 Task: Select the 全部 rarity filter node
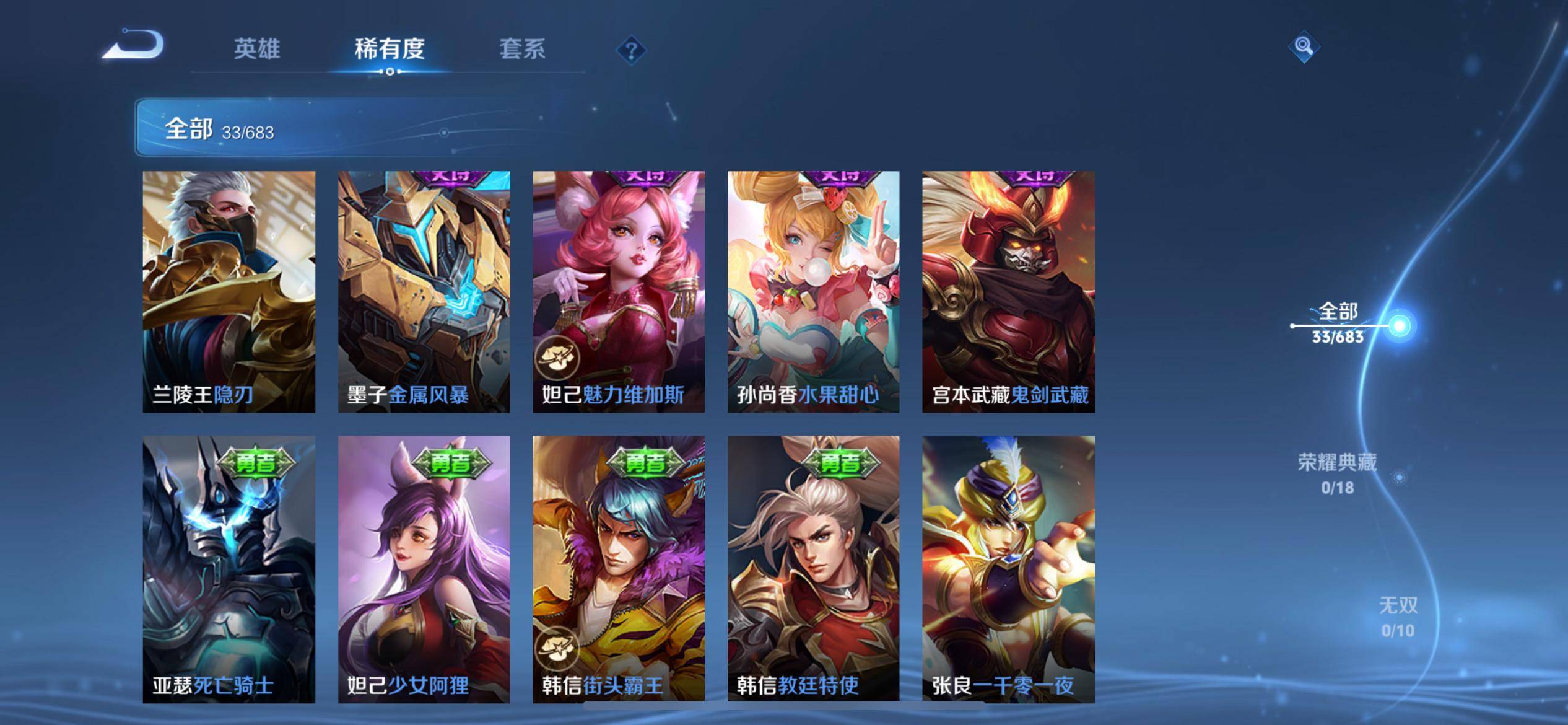coord(1399,325)
